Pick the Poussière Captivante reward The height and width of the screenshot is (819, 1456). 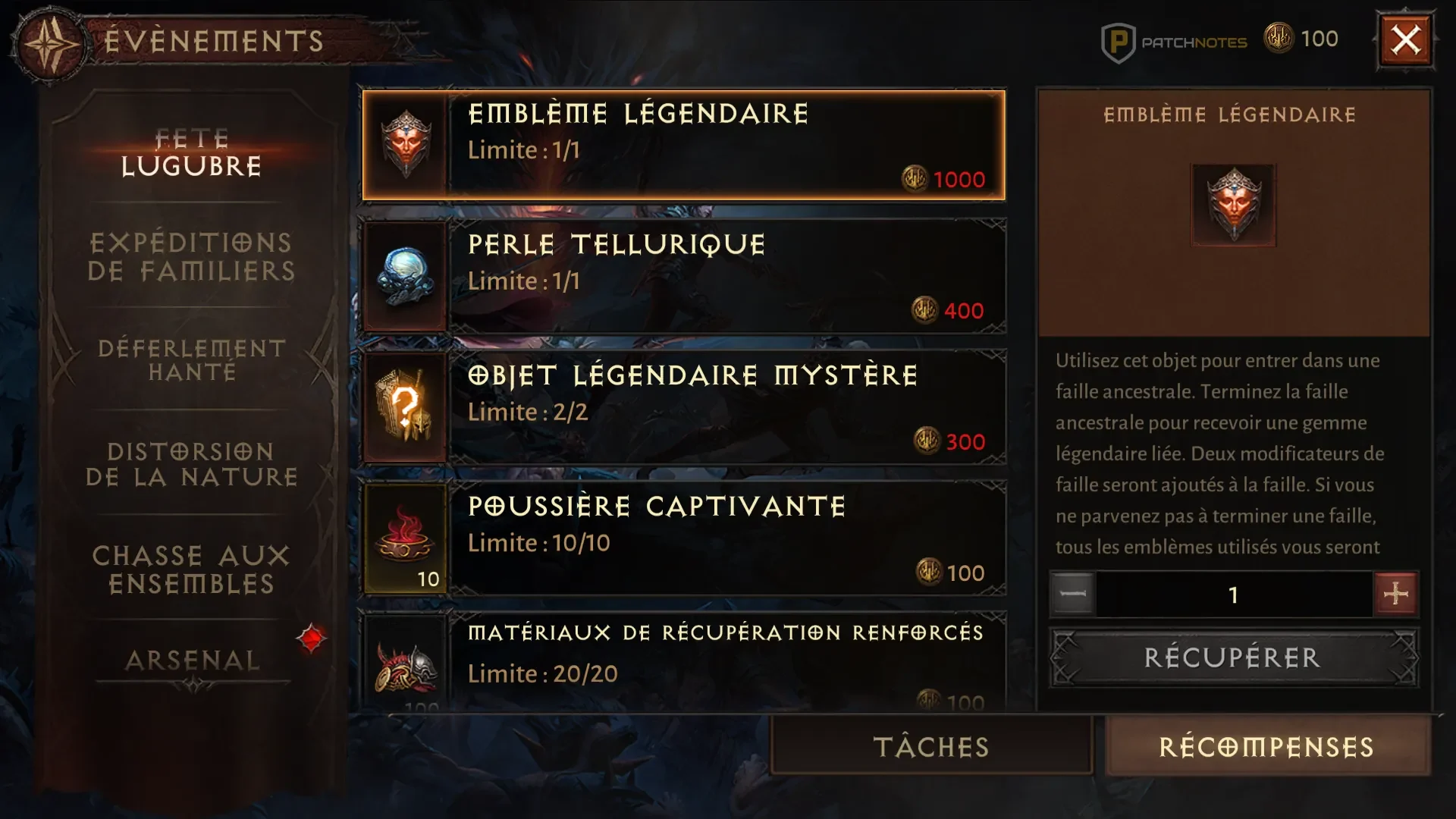(x=683, y=539)
